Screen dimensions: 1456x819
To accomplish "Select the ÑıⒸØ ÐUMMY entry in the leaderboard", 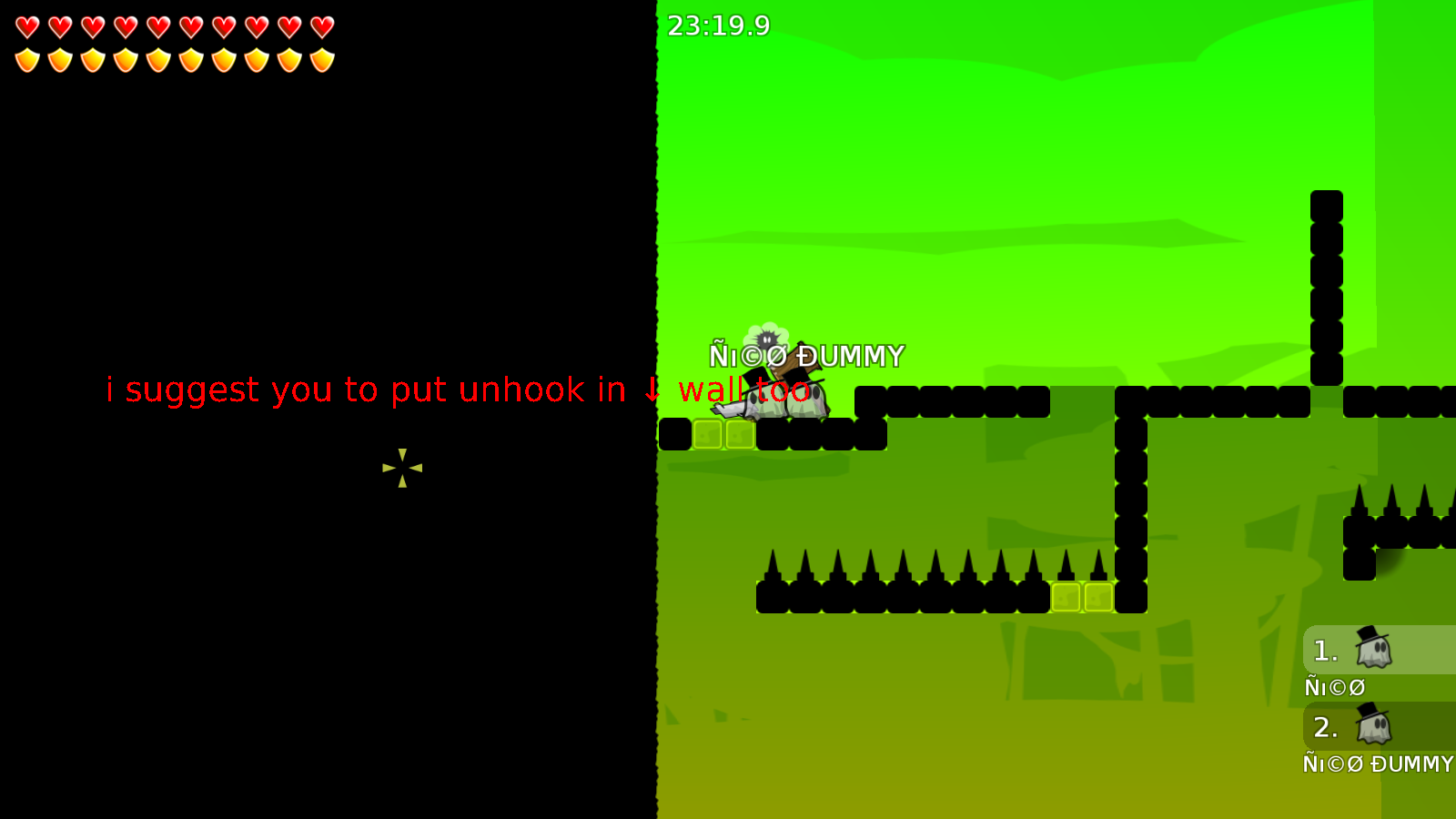I will [x=1377, y=764].
